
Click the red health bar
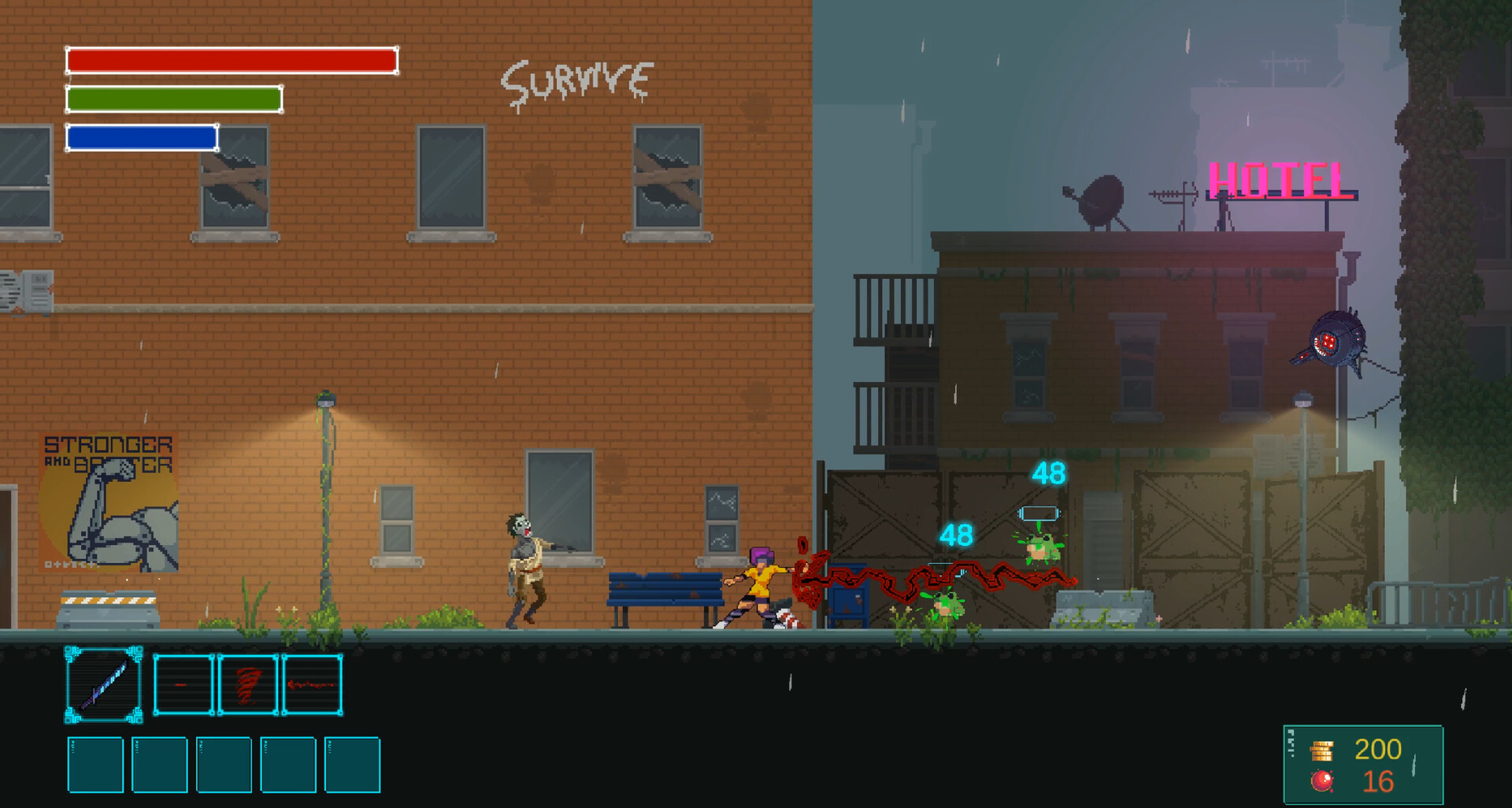[x=232, y=59]
